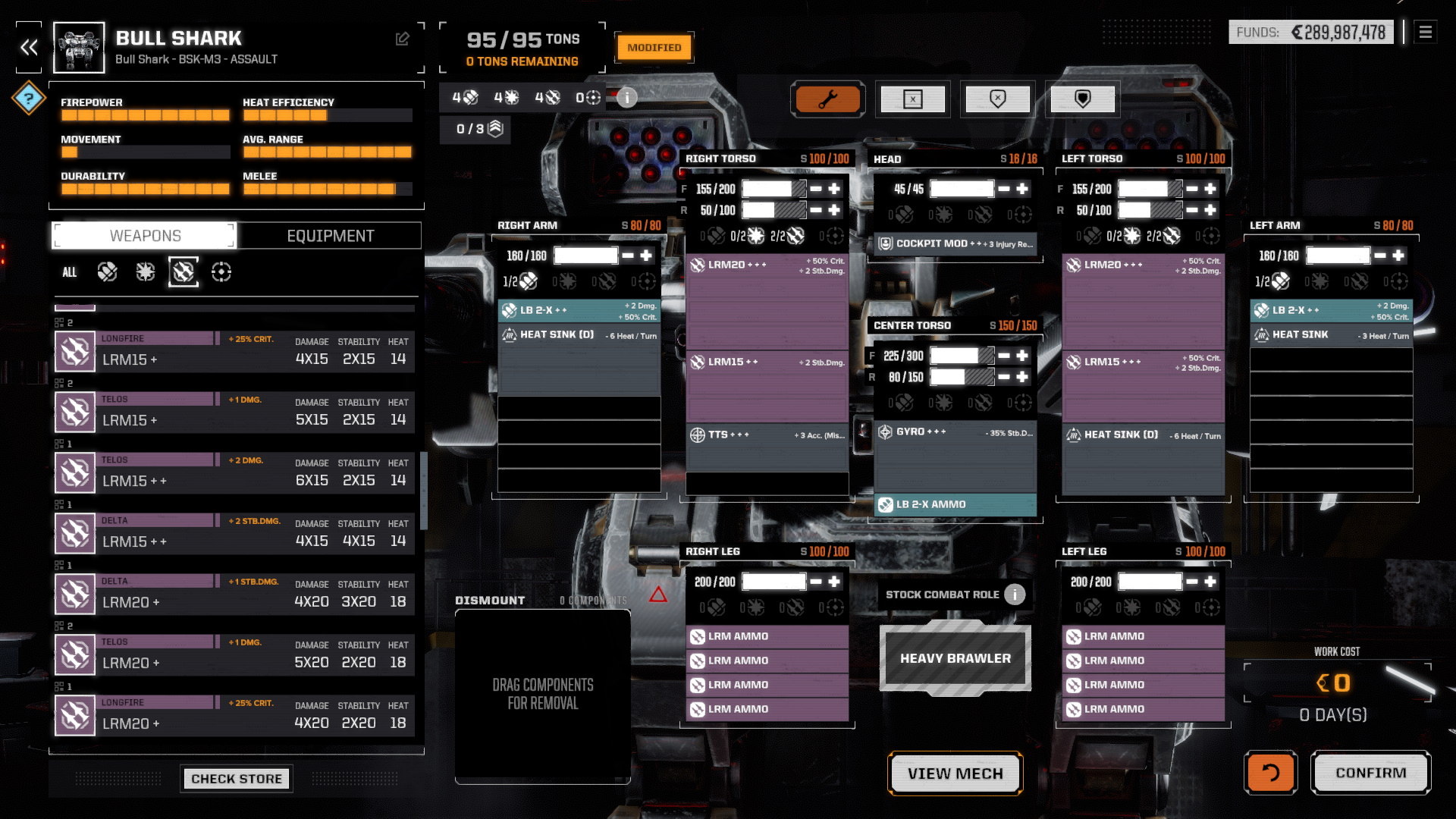Click the Bull Shark name edit icon
This screenshot has height=819, width=1456.
coord(403,39)
